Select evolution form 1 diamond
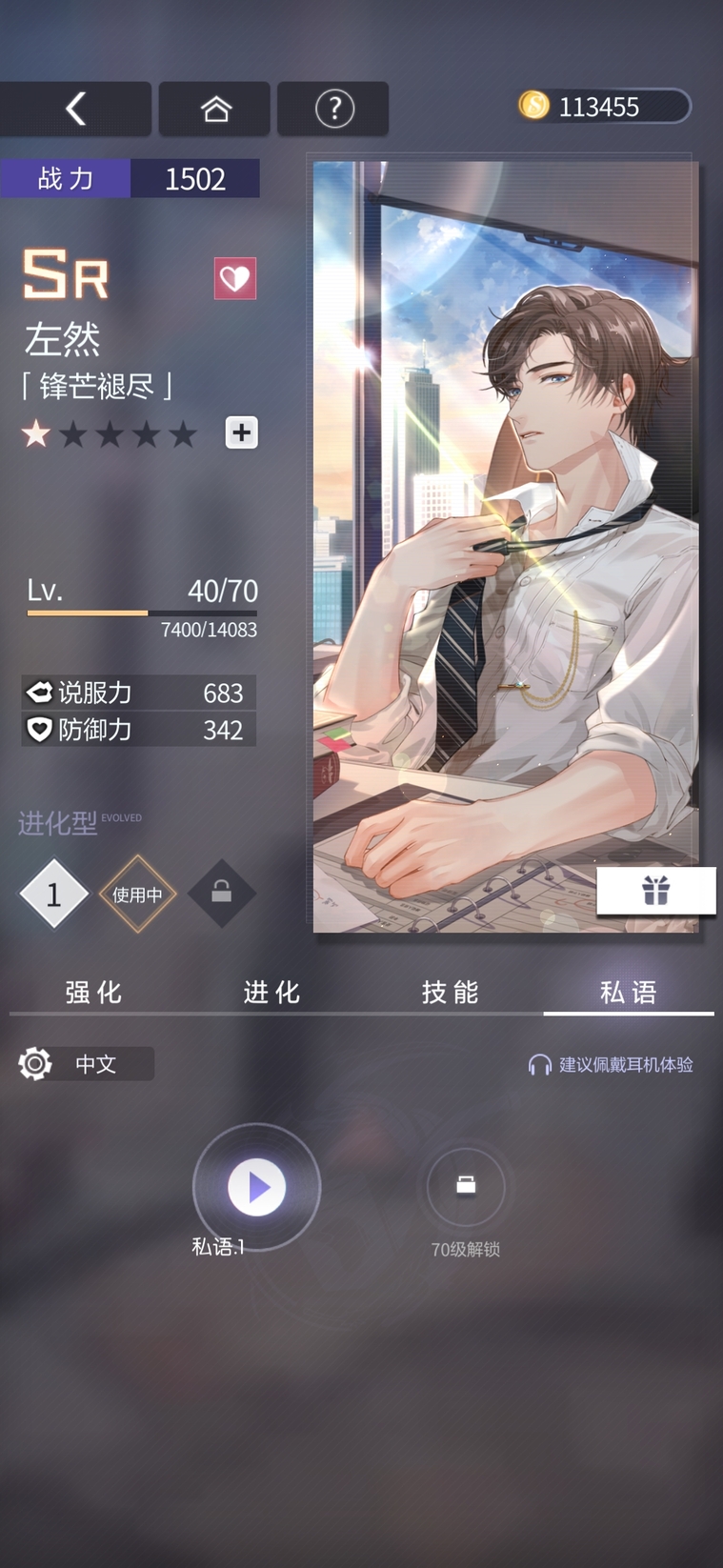Viewport: 723px width, 1568px height. 53,894
